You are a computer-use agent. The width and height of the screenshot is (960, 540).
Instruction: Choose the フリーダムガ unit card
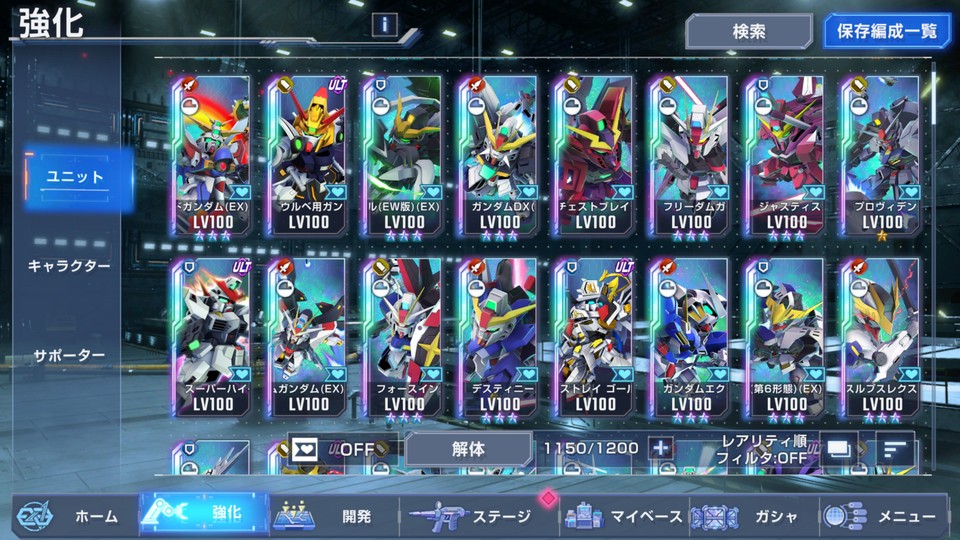(x=690, y=155)
